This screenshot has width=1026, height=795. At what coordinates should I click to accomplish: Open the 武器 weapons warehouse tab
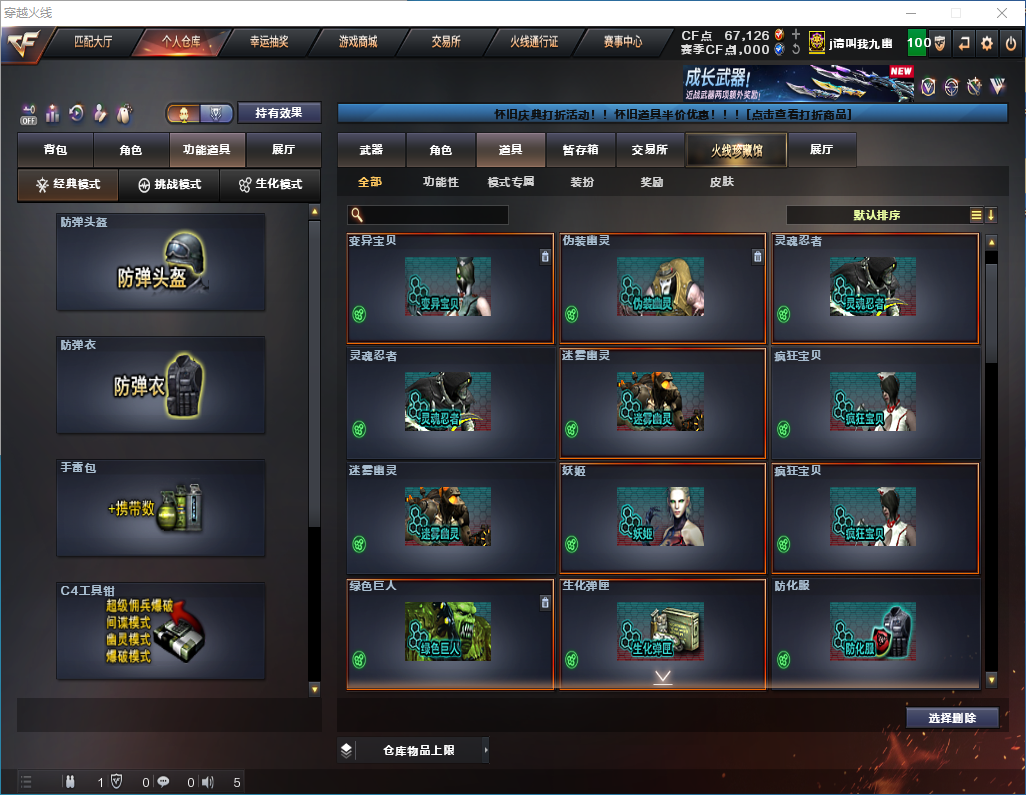tap(371, 150)
